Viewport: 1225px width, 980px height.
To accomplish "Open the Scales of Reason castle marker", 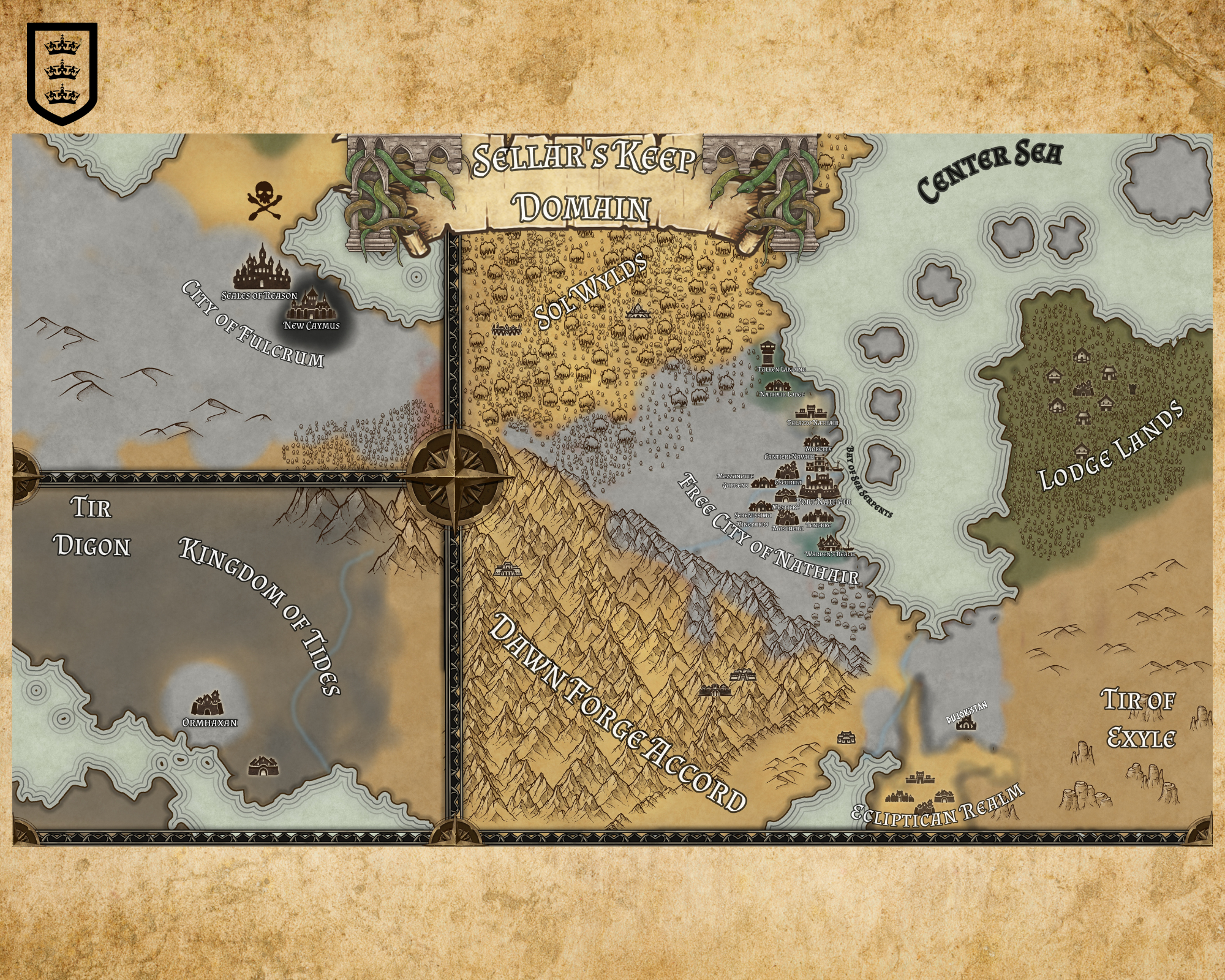I will click(262, 268).
